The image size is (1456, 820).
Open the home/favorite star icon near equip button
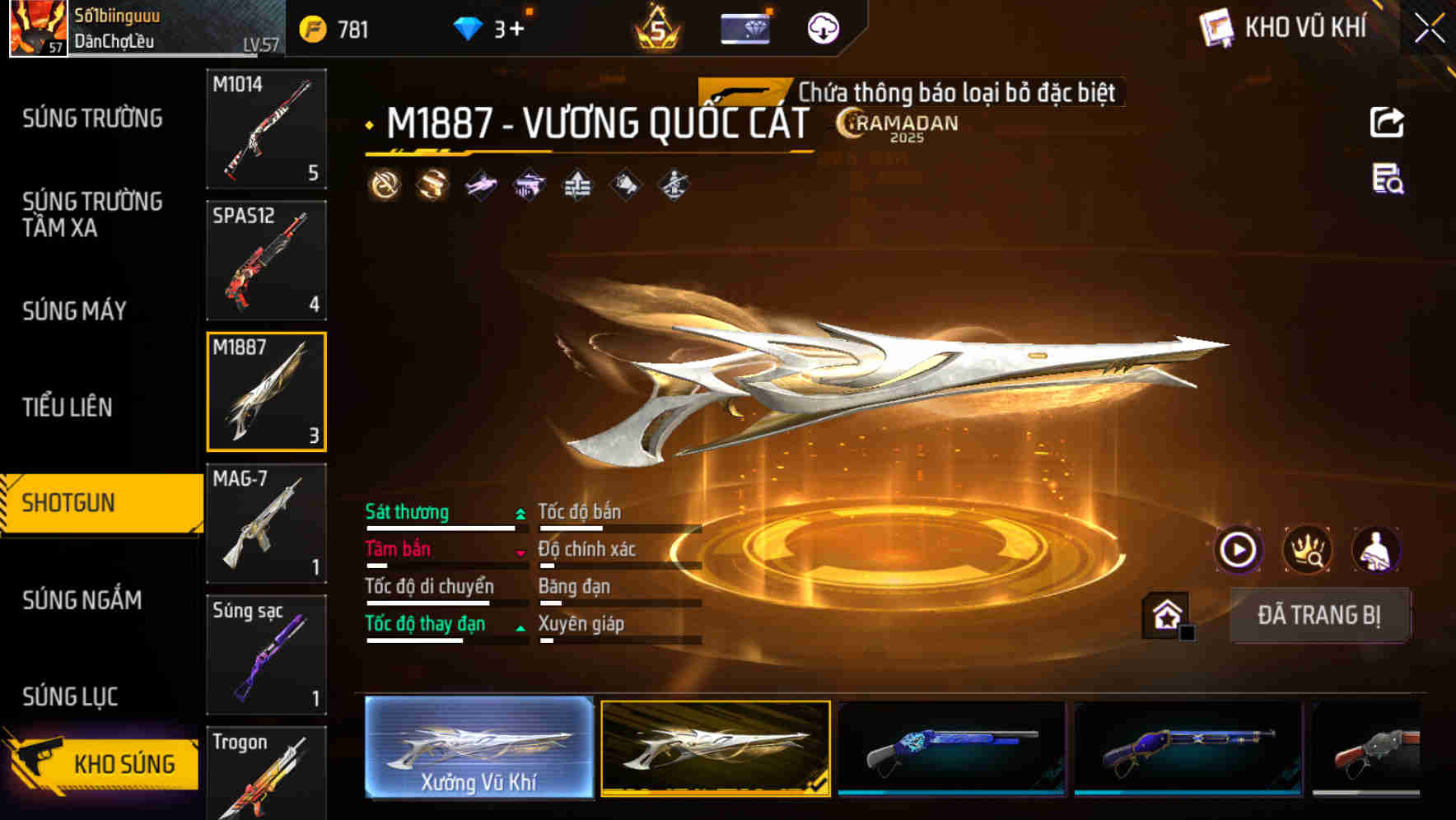point(1165,614)
